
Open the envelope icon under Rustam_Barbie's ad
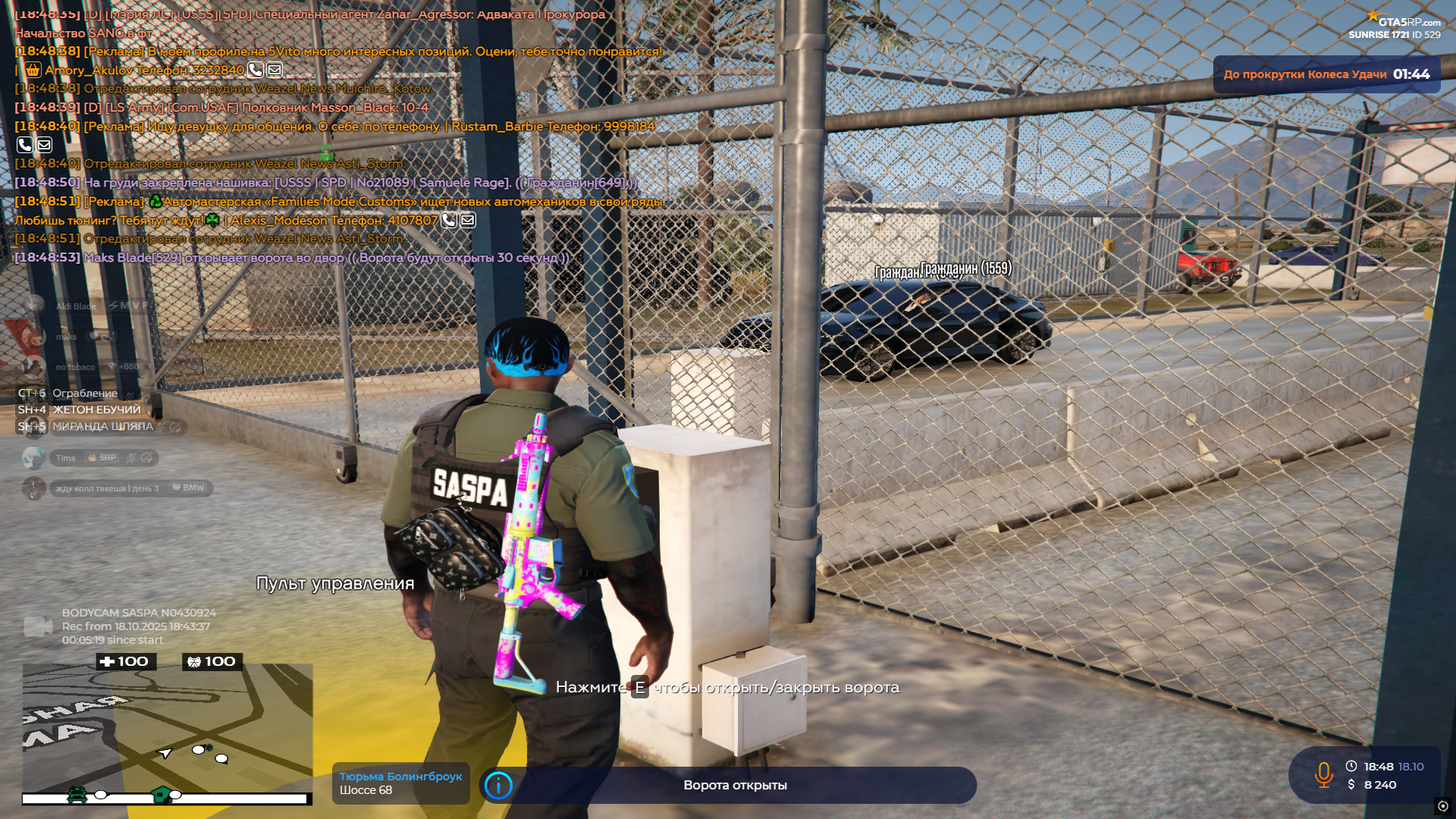click(x=44, y=145)
